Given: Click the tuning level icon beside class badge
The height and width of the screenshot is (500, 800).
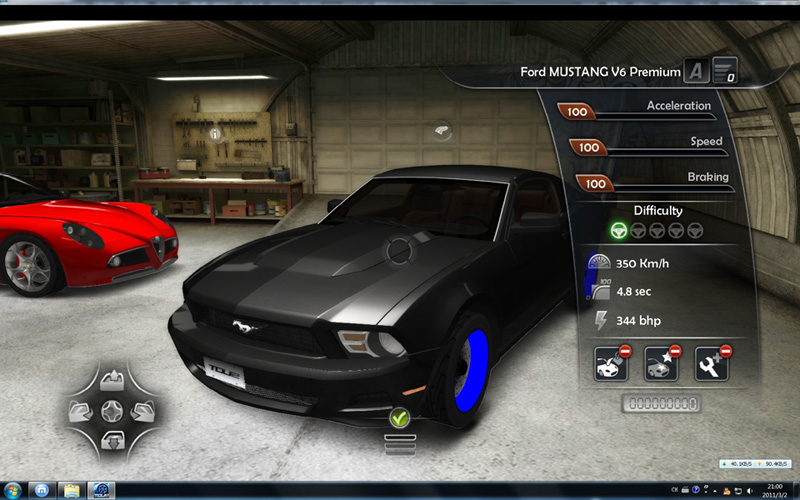Looking at the screenshot, I should pyautogui.click(x=725, y=72).
